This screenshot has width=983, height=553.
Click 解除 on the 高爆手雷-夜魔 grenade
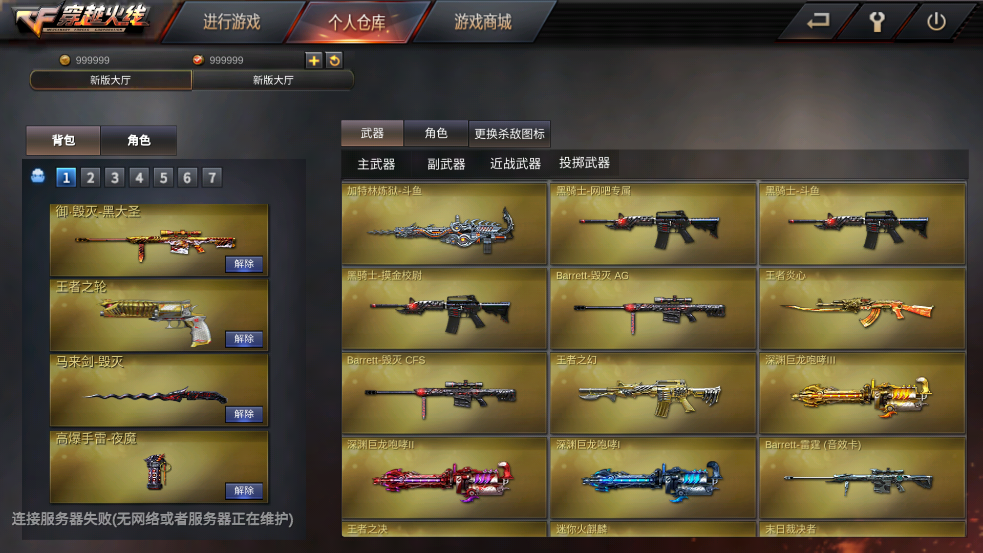pos(244,491)
